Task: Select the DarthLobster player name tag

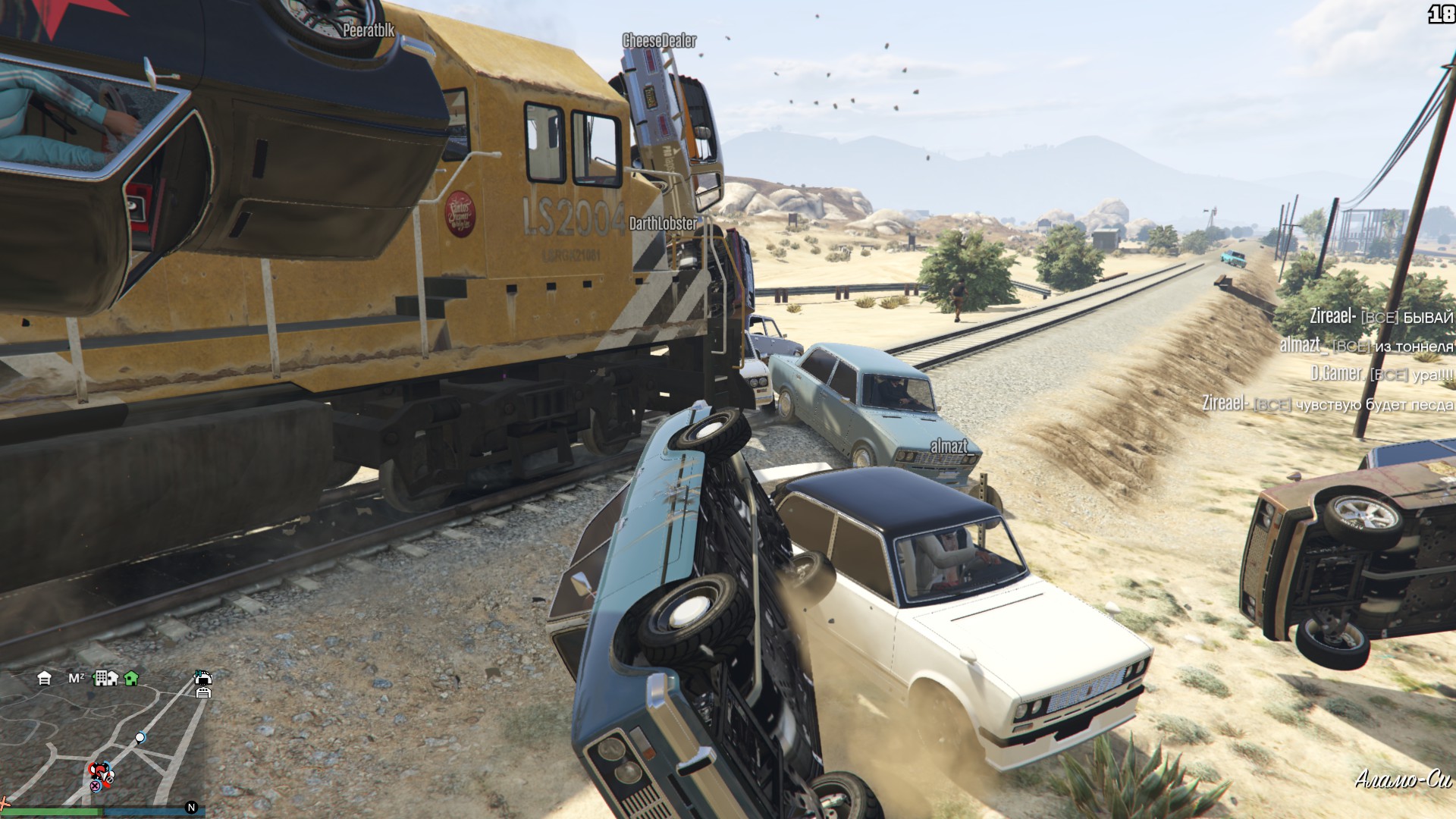Action: (663, 224)
